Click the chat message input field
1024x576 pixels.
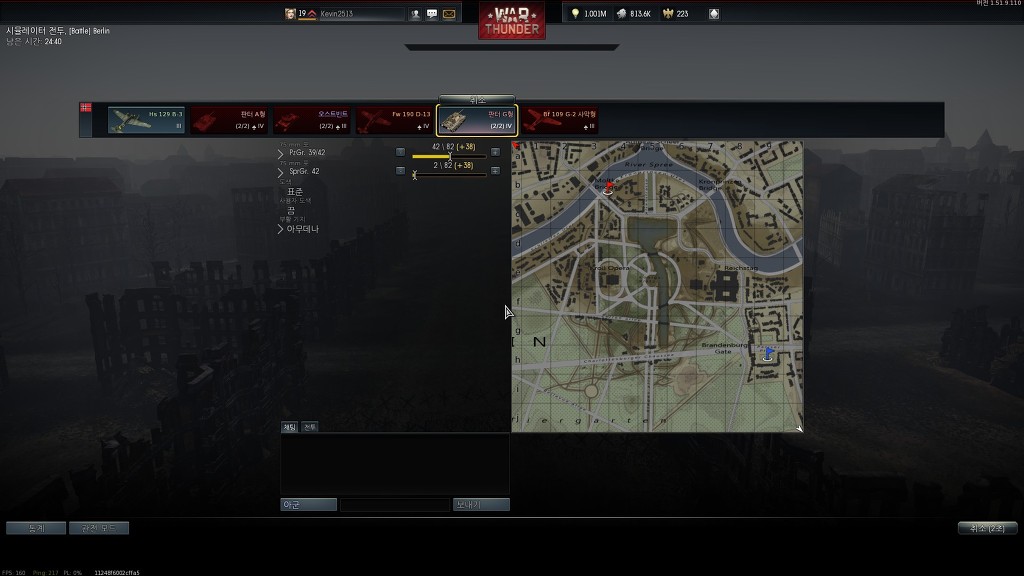(394, 505)
